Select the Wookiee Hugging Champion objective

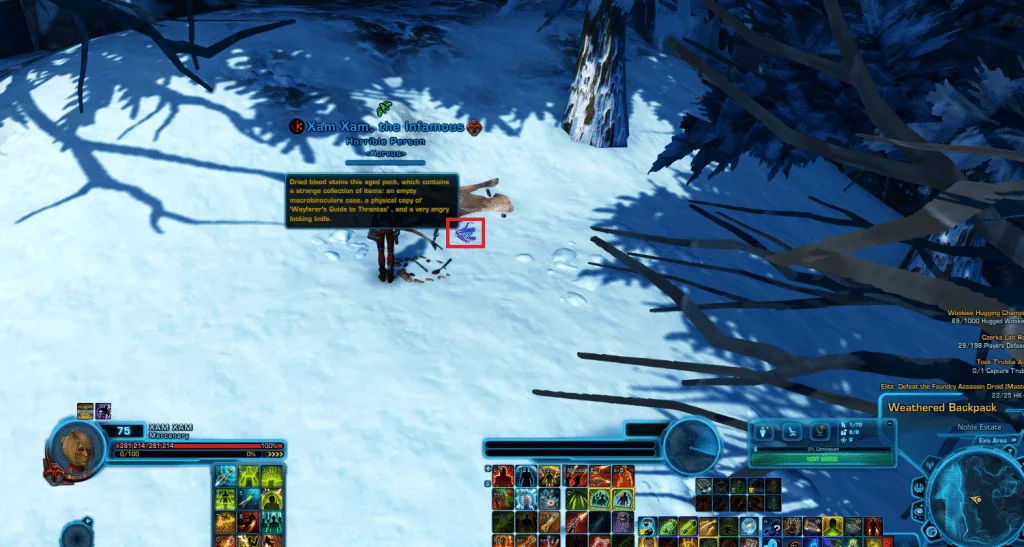coord(985,313)
